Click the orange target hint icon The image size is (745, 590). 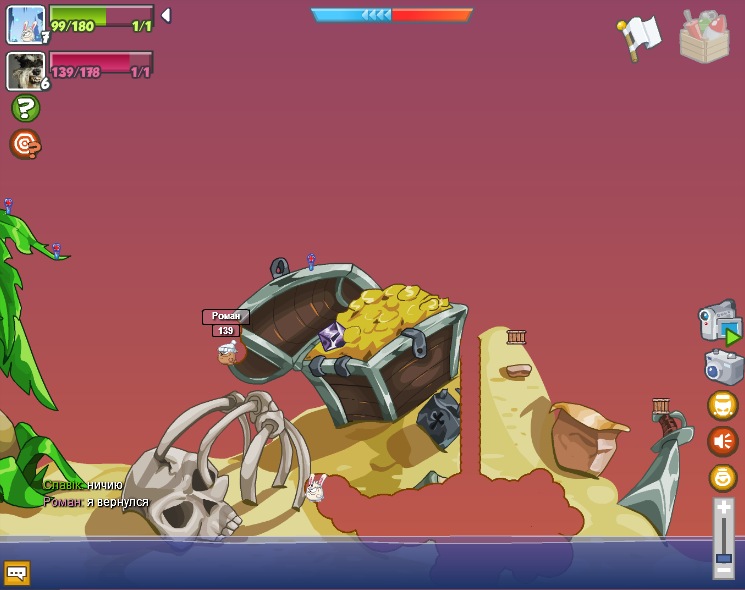25,145
